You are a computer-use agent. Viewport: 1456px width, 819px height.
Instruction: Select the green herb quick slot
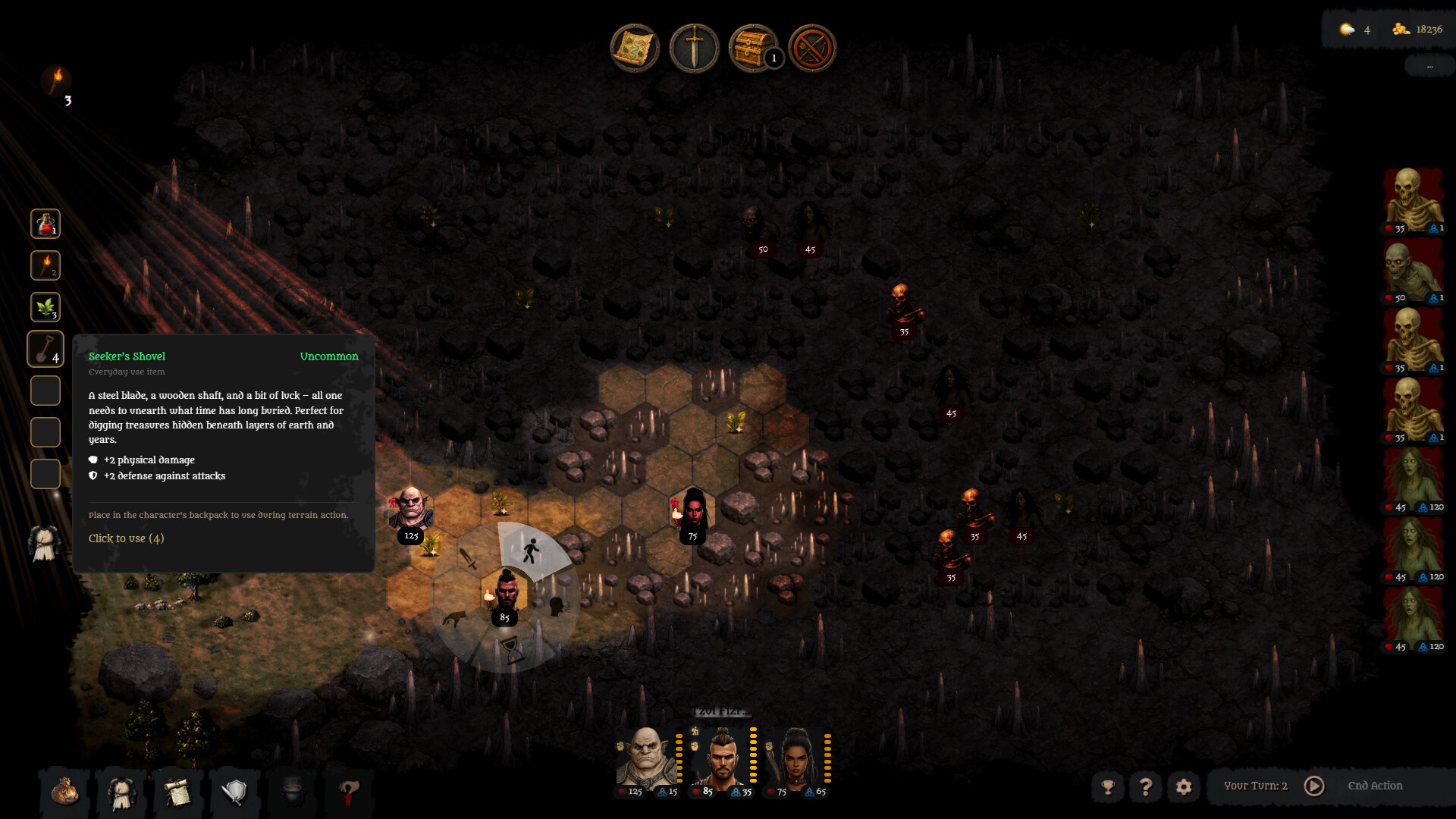point(45,308)
